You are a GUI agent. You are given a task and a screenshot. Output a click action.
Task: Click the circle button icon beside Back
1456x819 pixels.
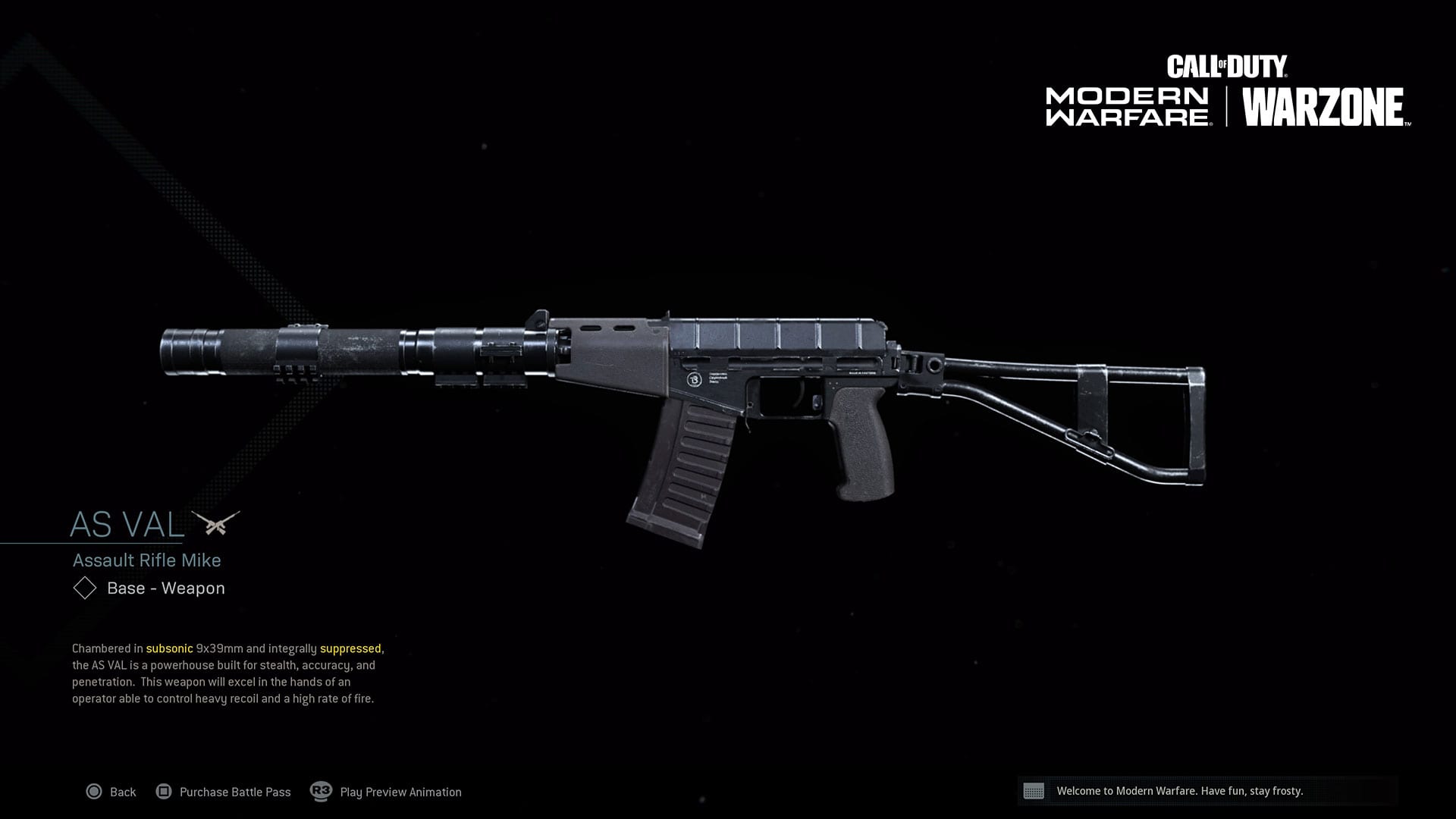95,792
